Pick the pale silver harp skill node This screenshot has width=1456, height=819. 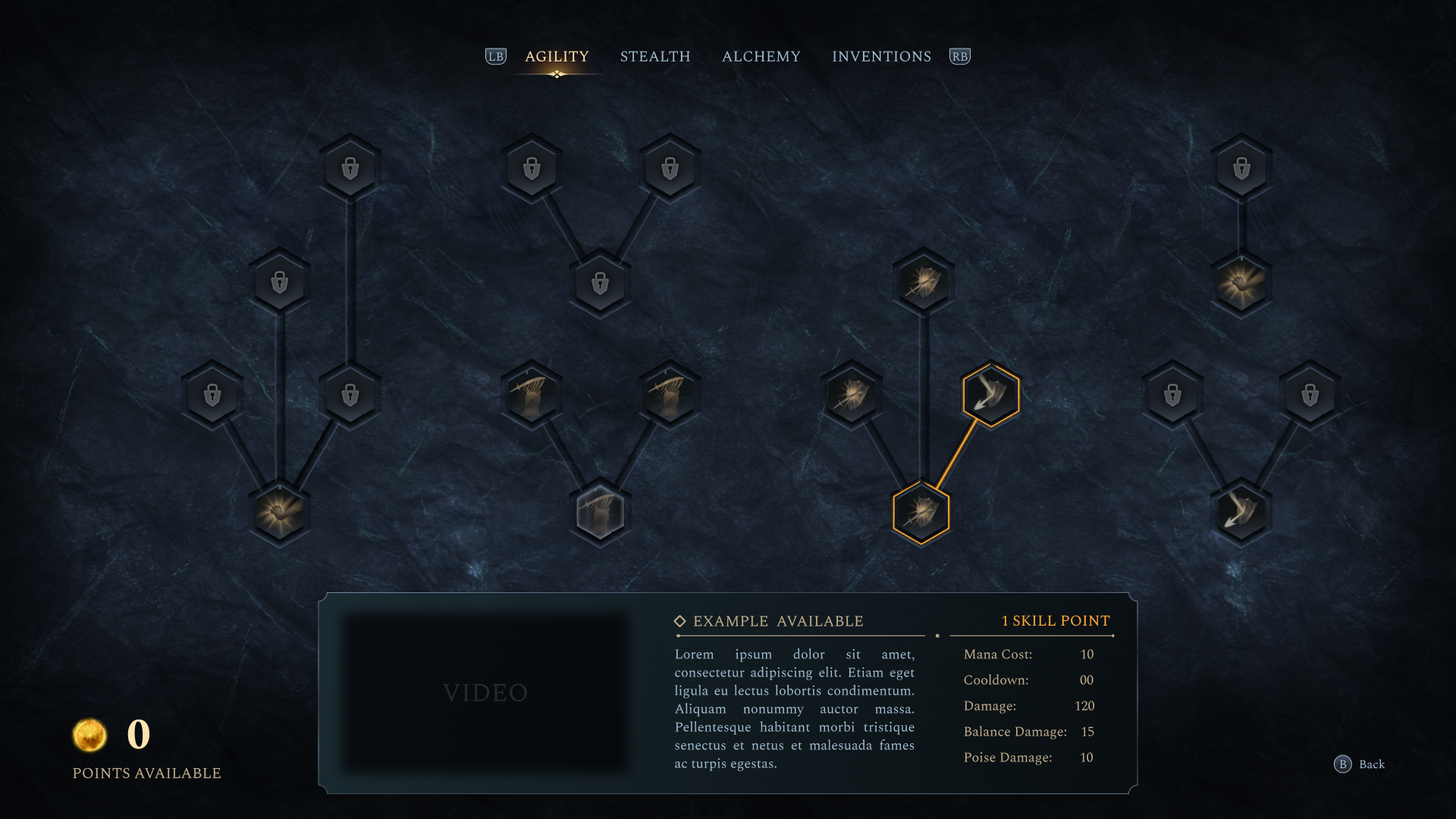pos(600,513)
